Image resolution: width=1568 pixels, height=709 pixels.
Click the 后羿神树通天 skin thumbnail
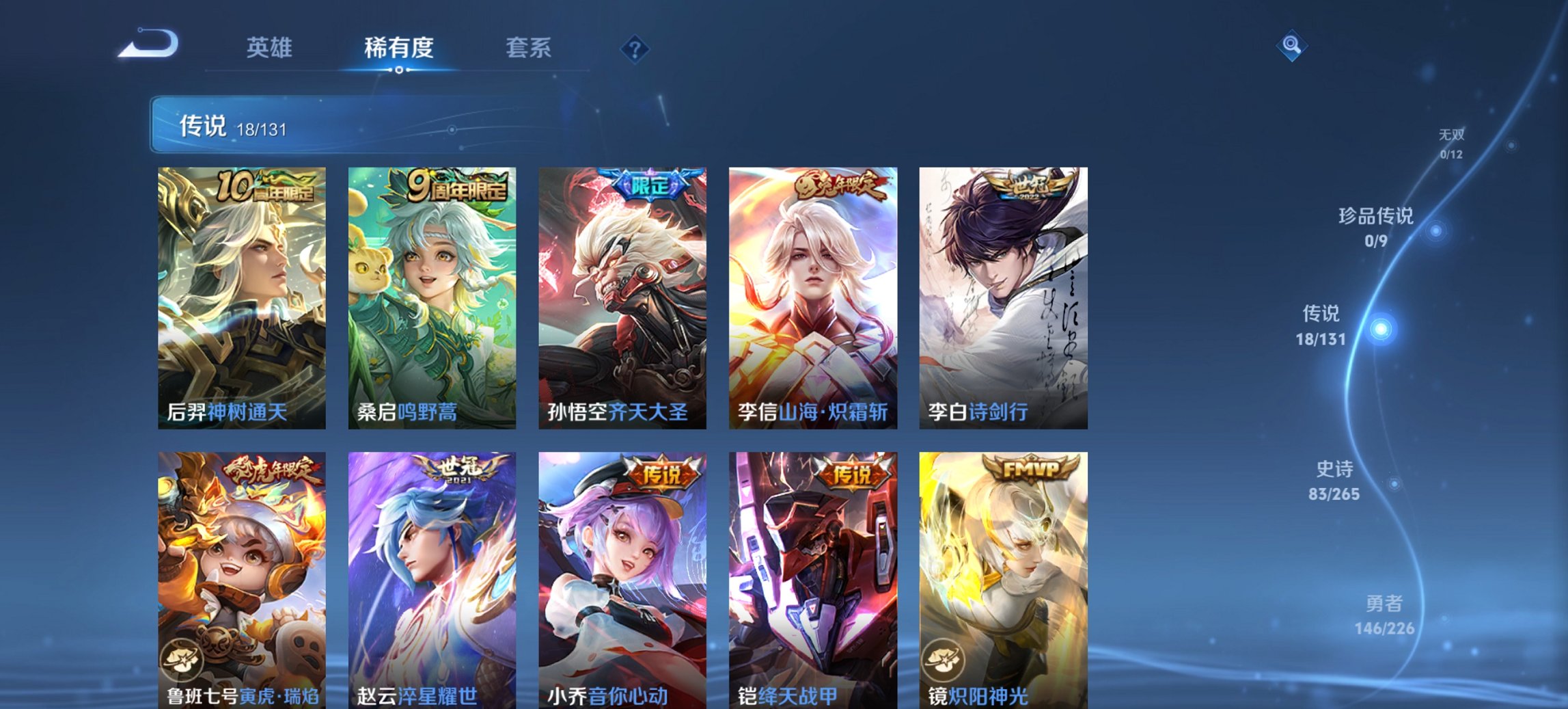click(240, 294)
